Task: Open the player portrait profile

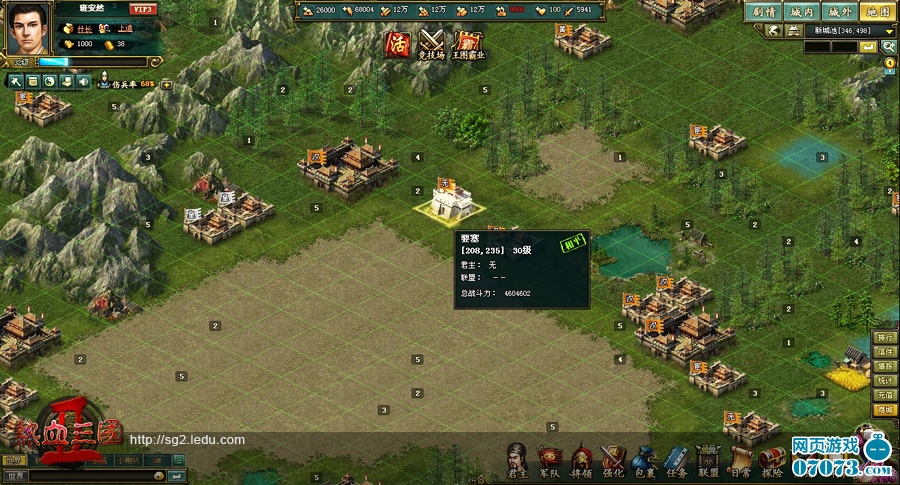Action: 29,28
